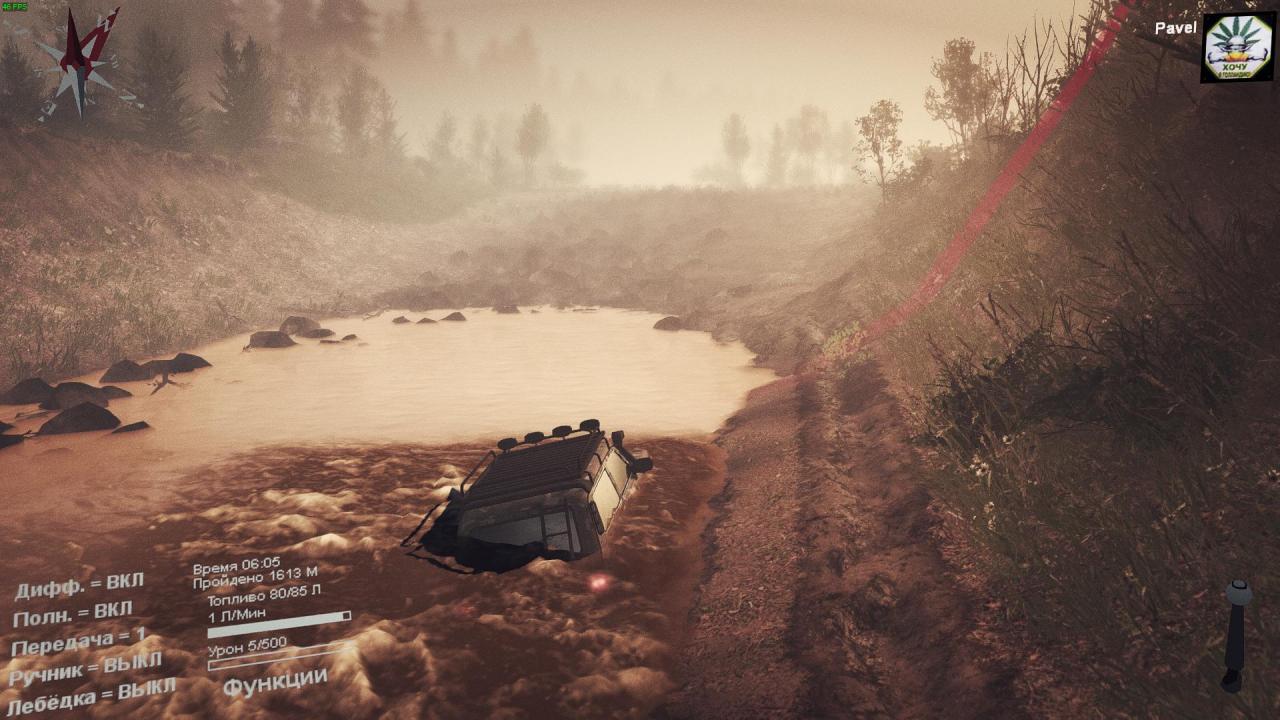Click the gear shifter lever icon
This screenshot has height=720, width=1280.
tap(1237, 634)
